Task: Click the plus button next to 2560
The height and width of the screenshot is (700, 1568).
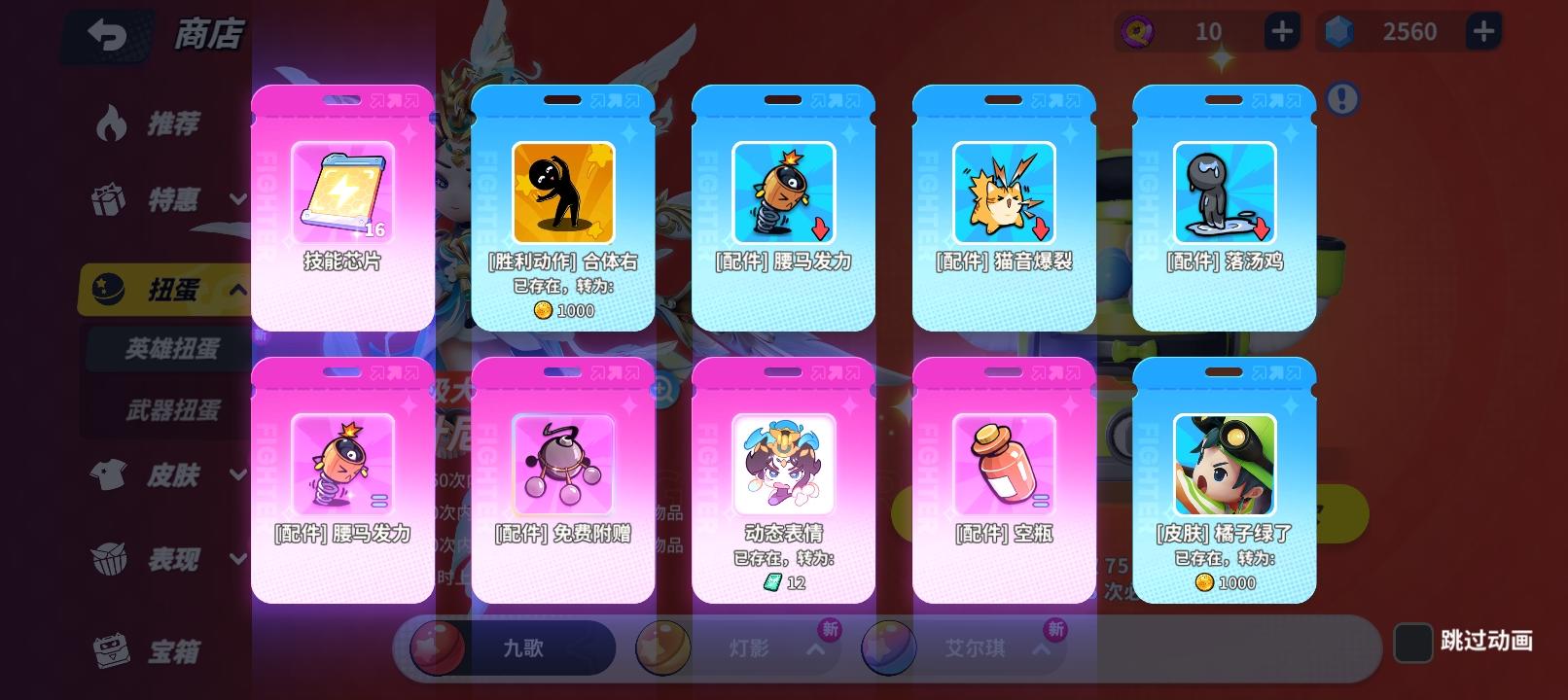Action: coord(1483,31)
